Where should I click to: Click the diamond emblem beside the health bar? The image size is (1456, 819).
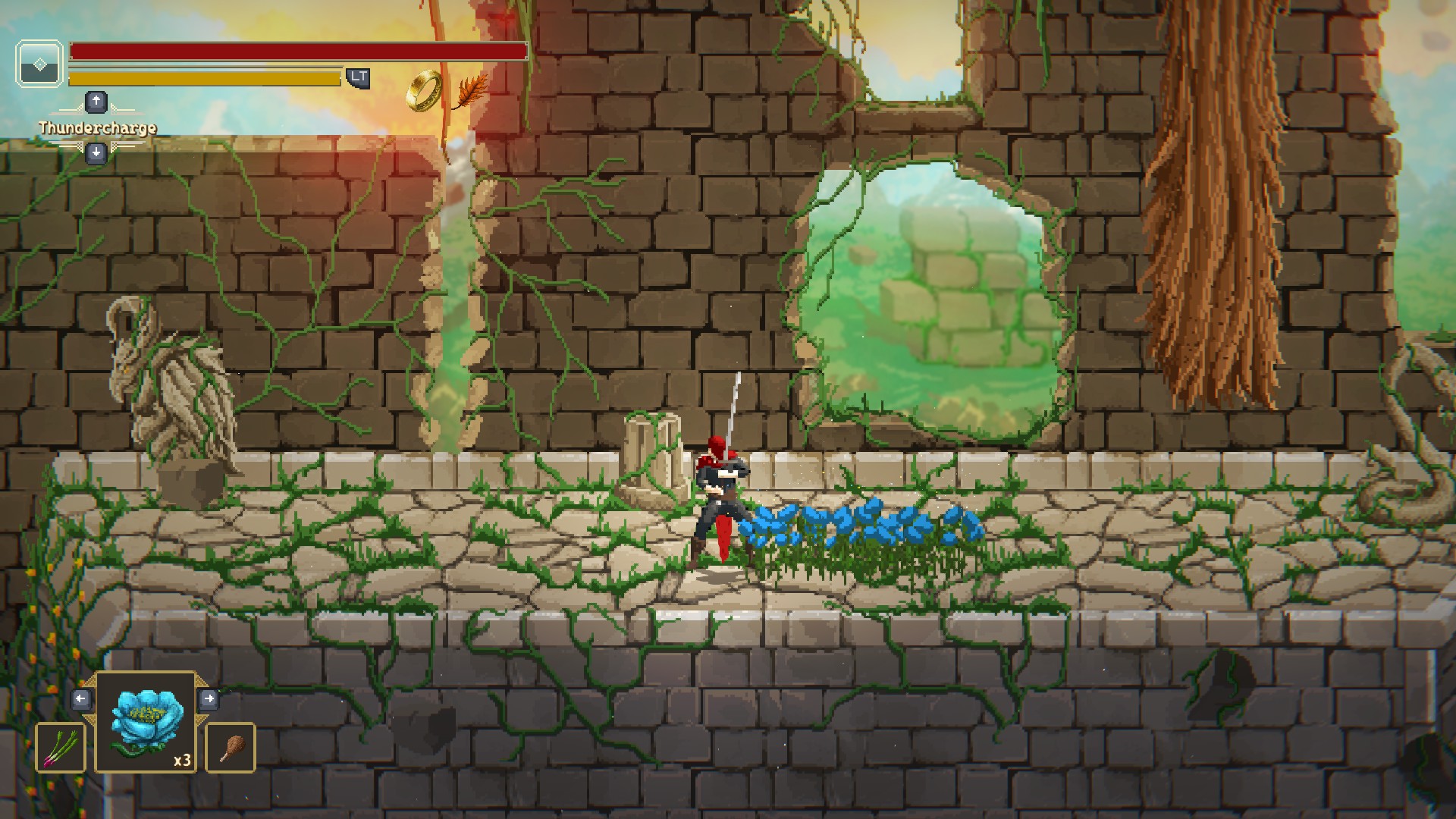39,64
